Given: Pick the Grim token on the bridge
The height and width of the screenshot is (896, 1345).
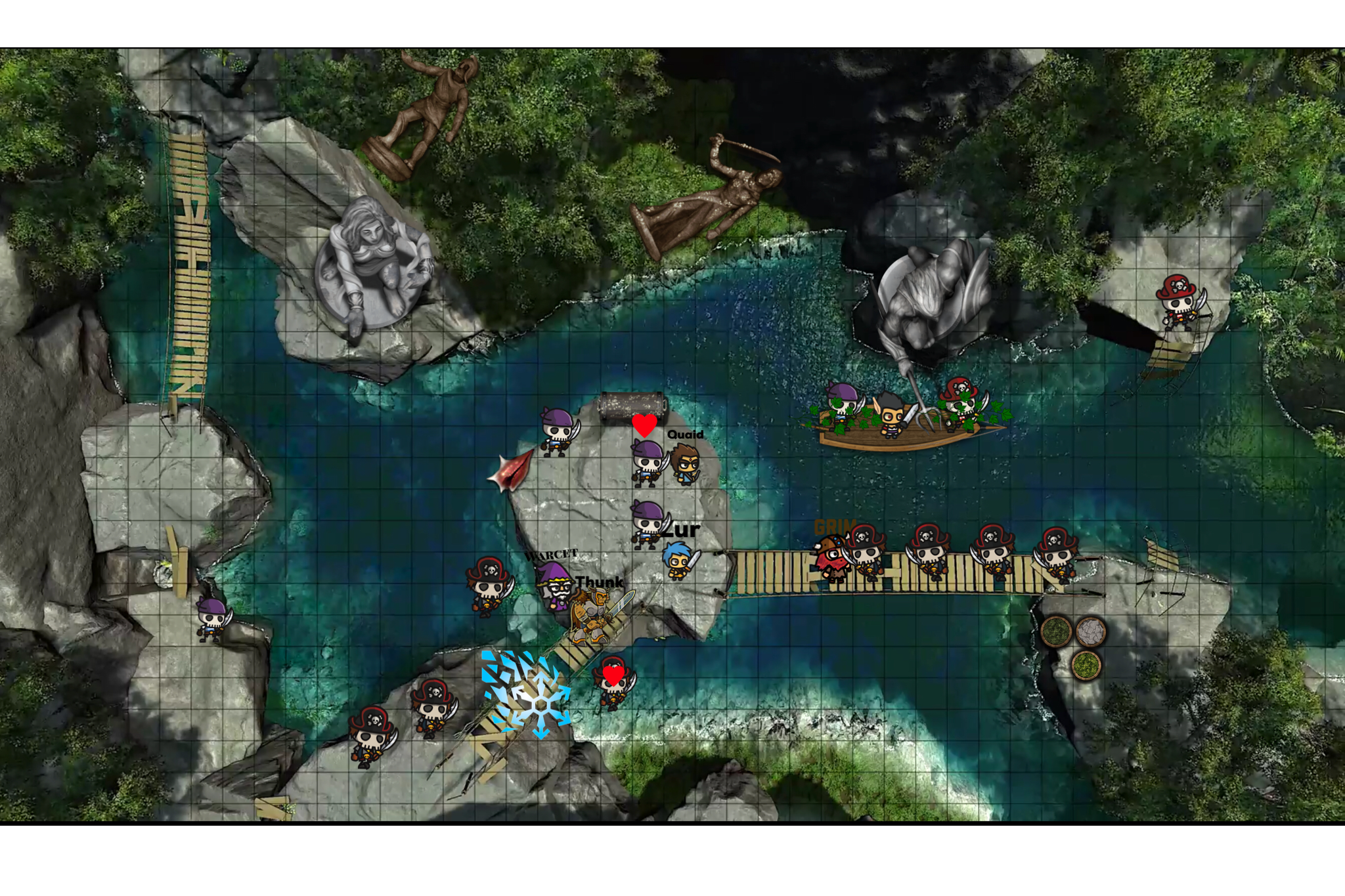Looking at the screenshot, I should (831, 559).
